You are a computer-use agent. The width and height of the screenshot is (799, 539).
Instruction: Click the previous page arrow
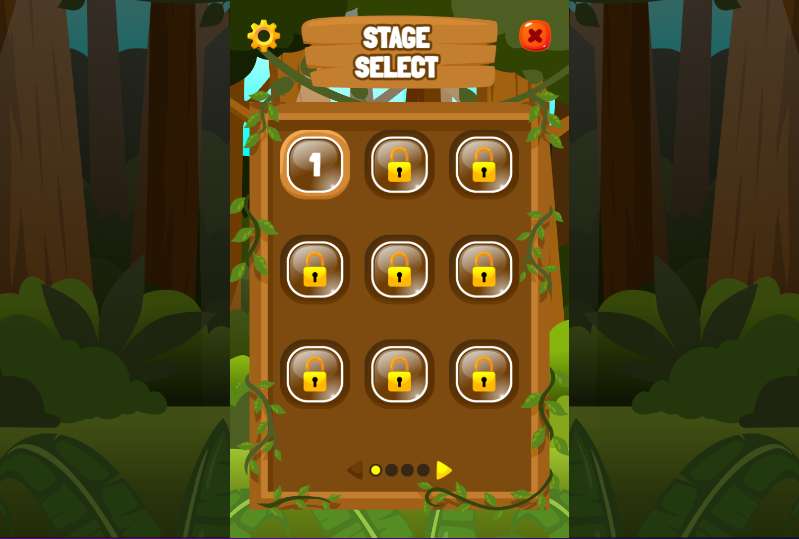tap(354, 470)
